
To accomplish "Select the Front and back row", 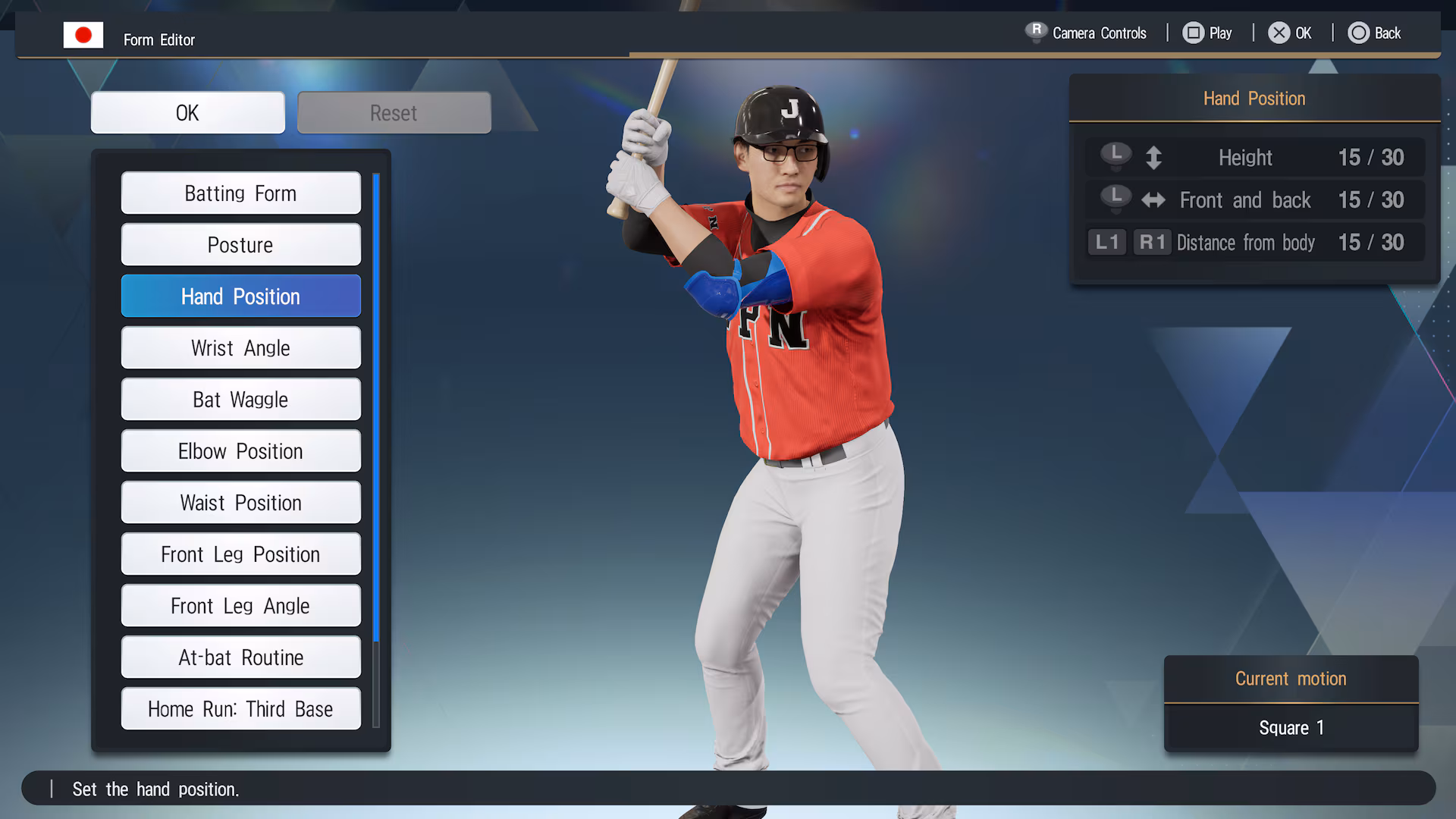I will (1254, 200).
